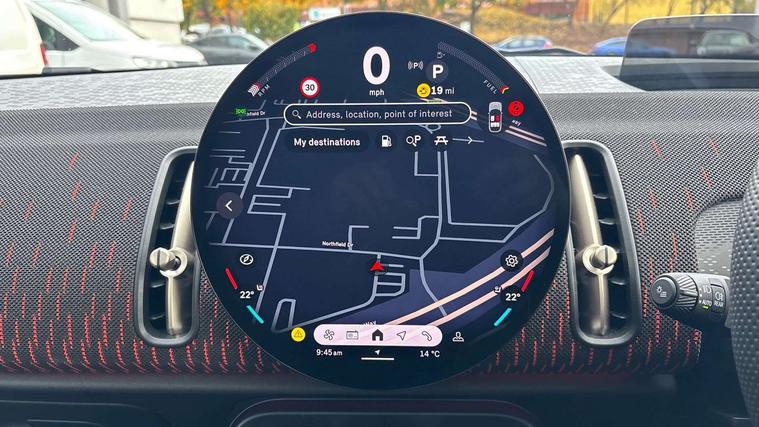Expand more destination categories with the arrow
The height and width of the screenshot is (427, 759).
tap(468, 142)
